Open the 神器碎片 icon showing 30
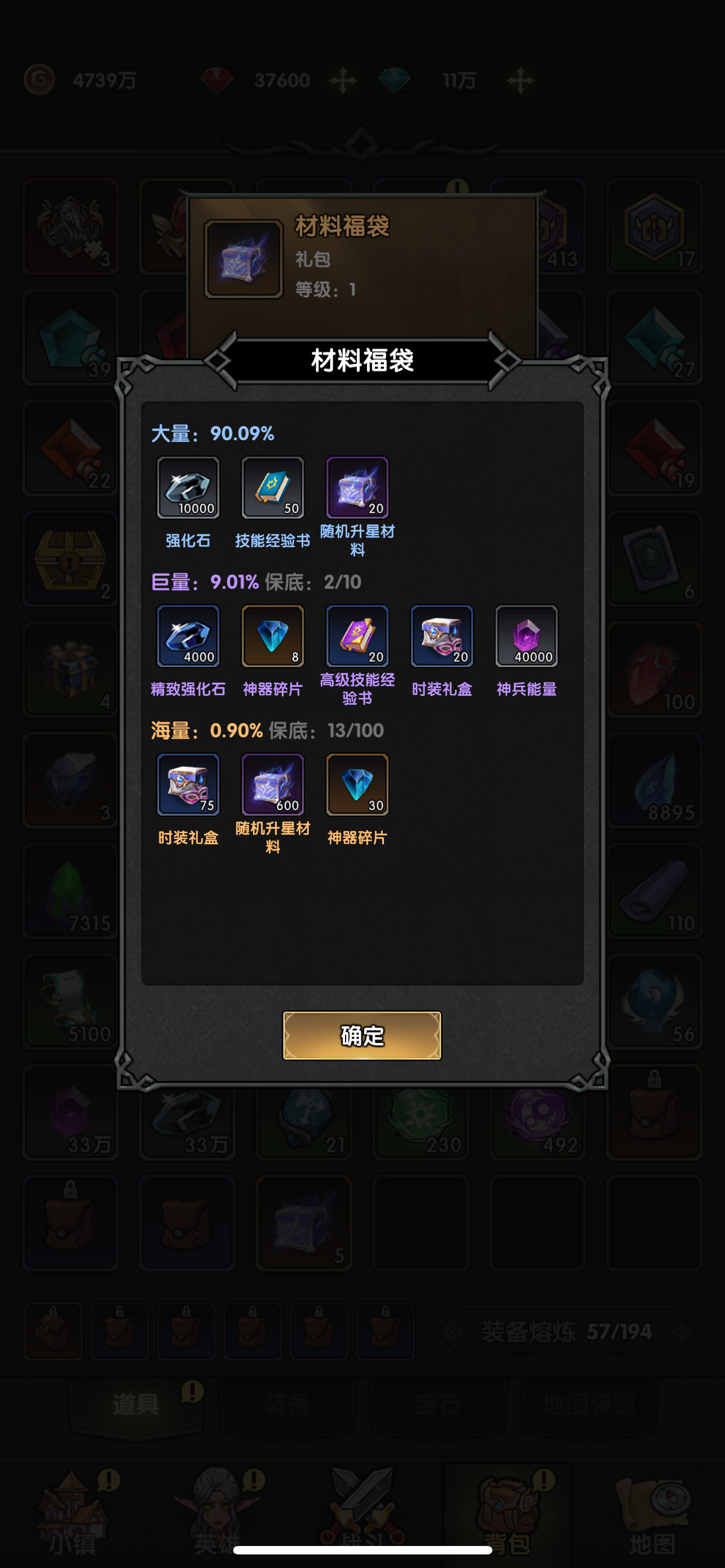Screen dimensions: 725x1568 (x=357, y=785)
